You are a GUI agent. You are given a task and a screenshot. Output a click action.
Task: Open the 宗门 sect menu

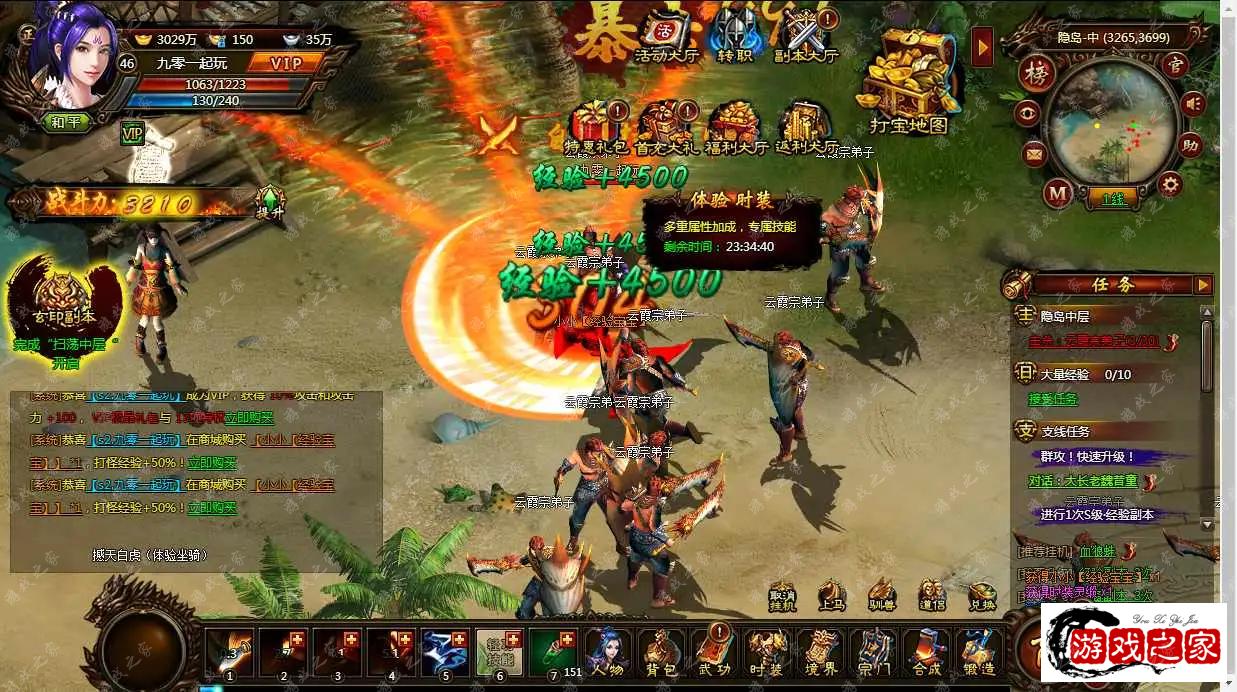(874, 652)
